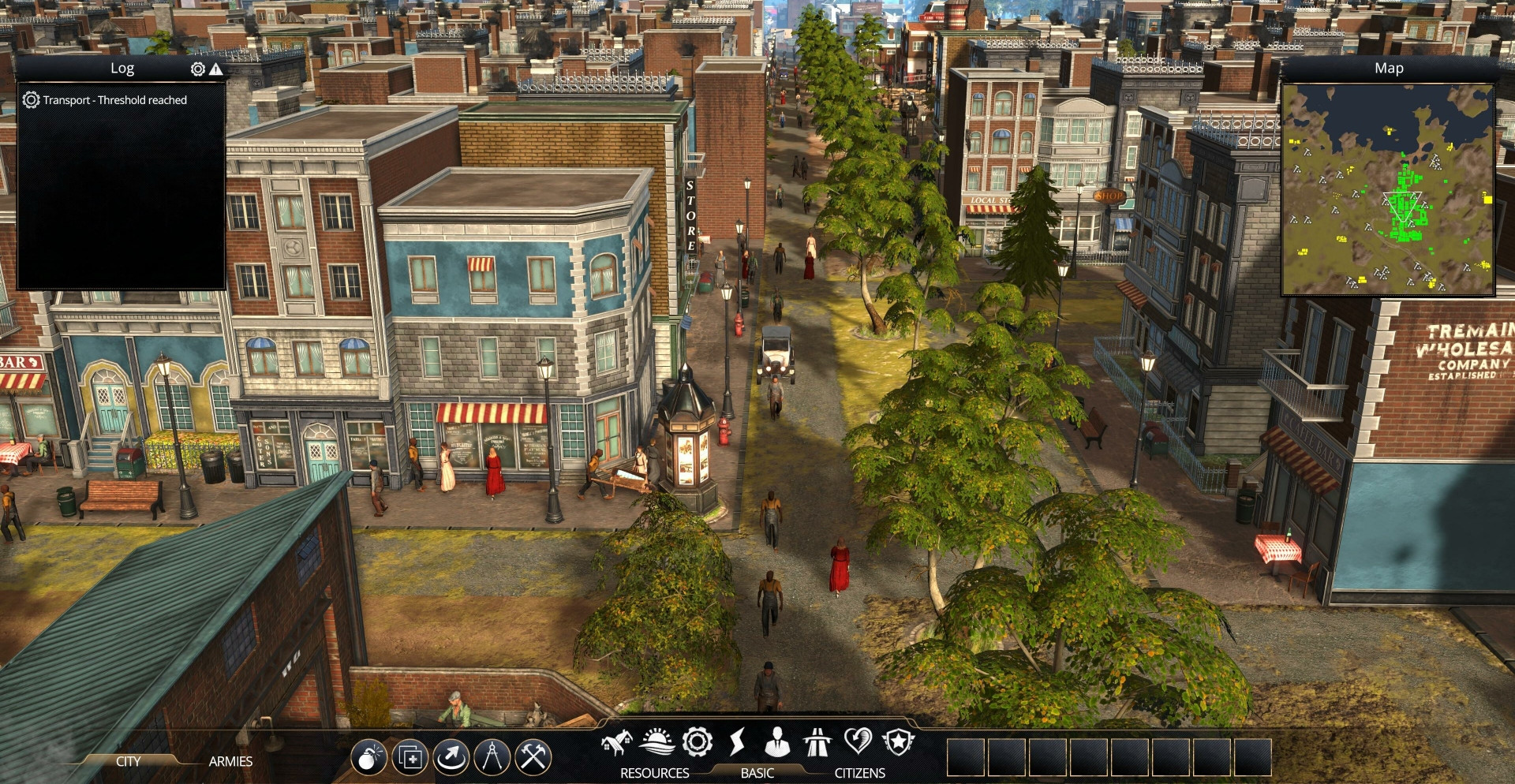The image size is (1515, 784).
Task: Open the sunrise over water category icon
Action: (x=656, y=742)
